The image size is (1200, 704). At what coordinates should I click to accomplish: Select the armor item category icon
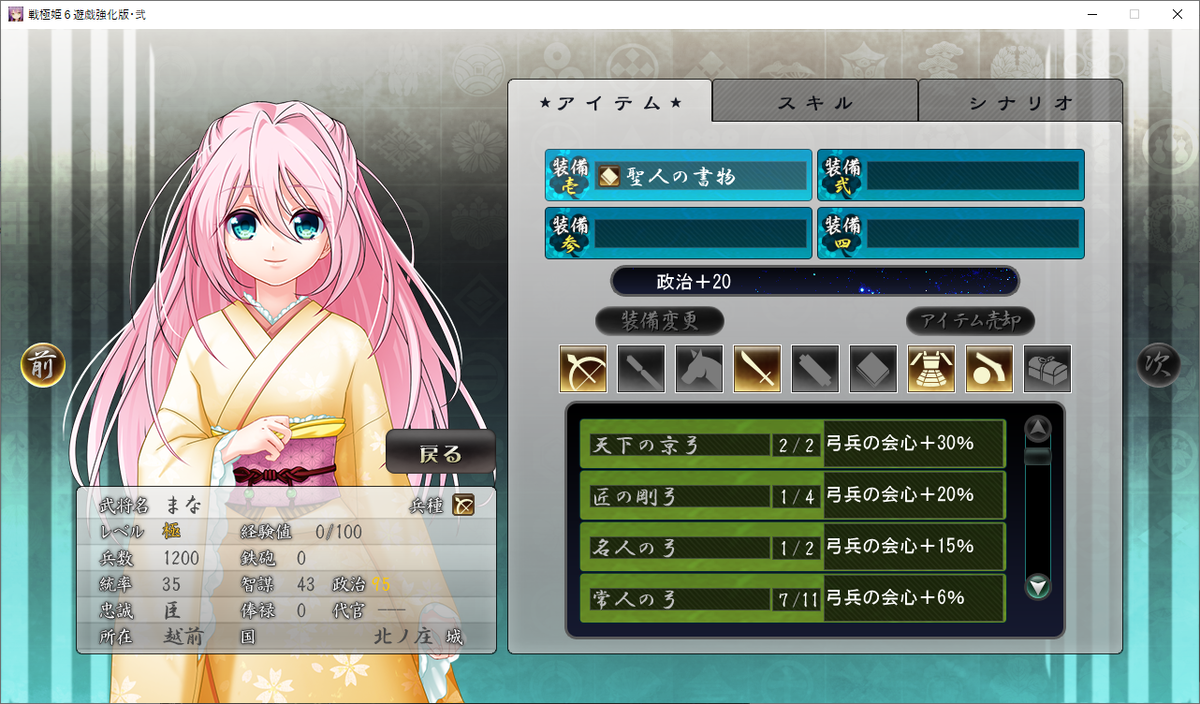click(931, 369)
